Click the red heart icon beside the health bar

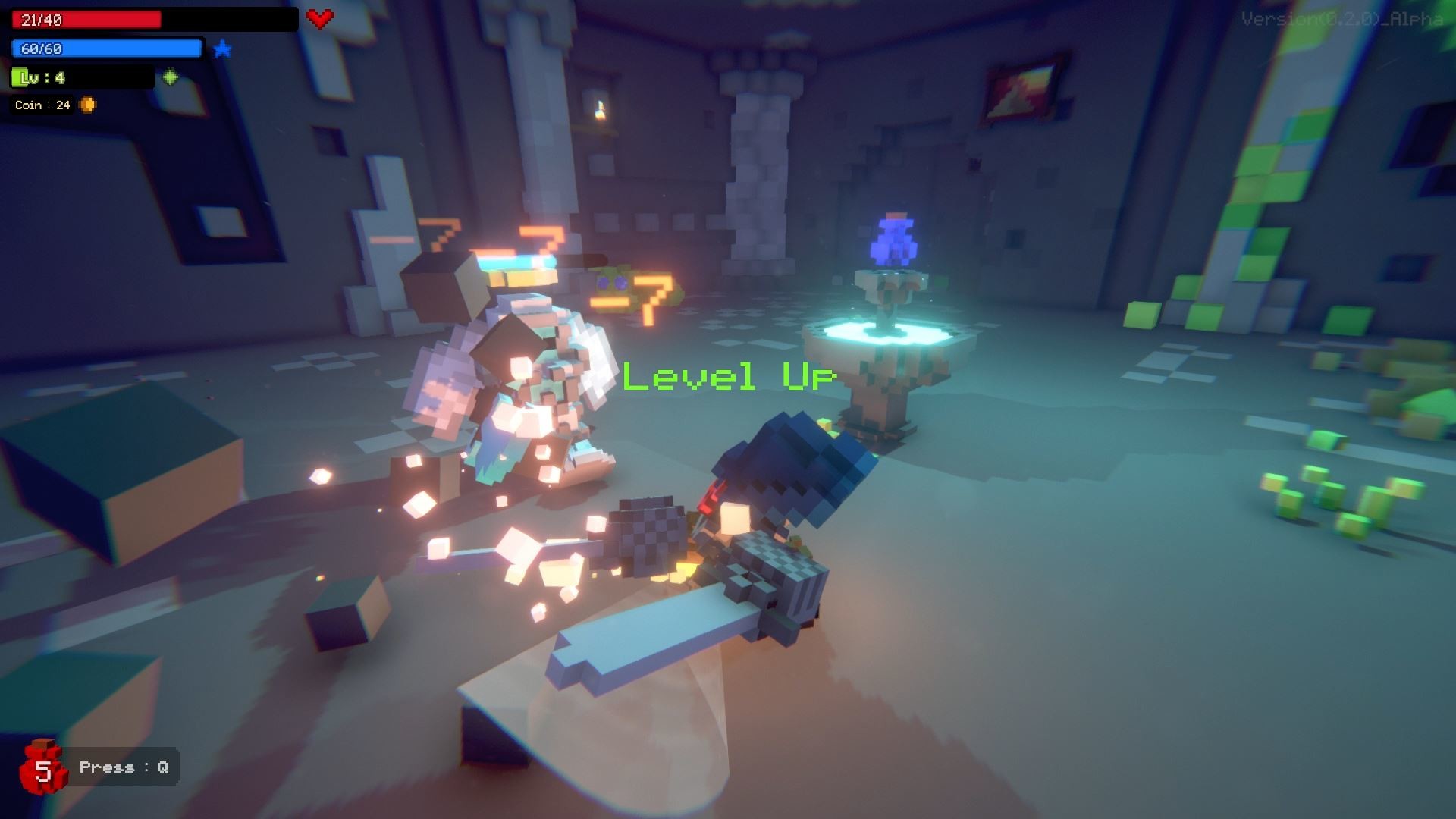pyautogui.click(x=318, y=18)
